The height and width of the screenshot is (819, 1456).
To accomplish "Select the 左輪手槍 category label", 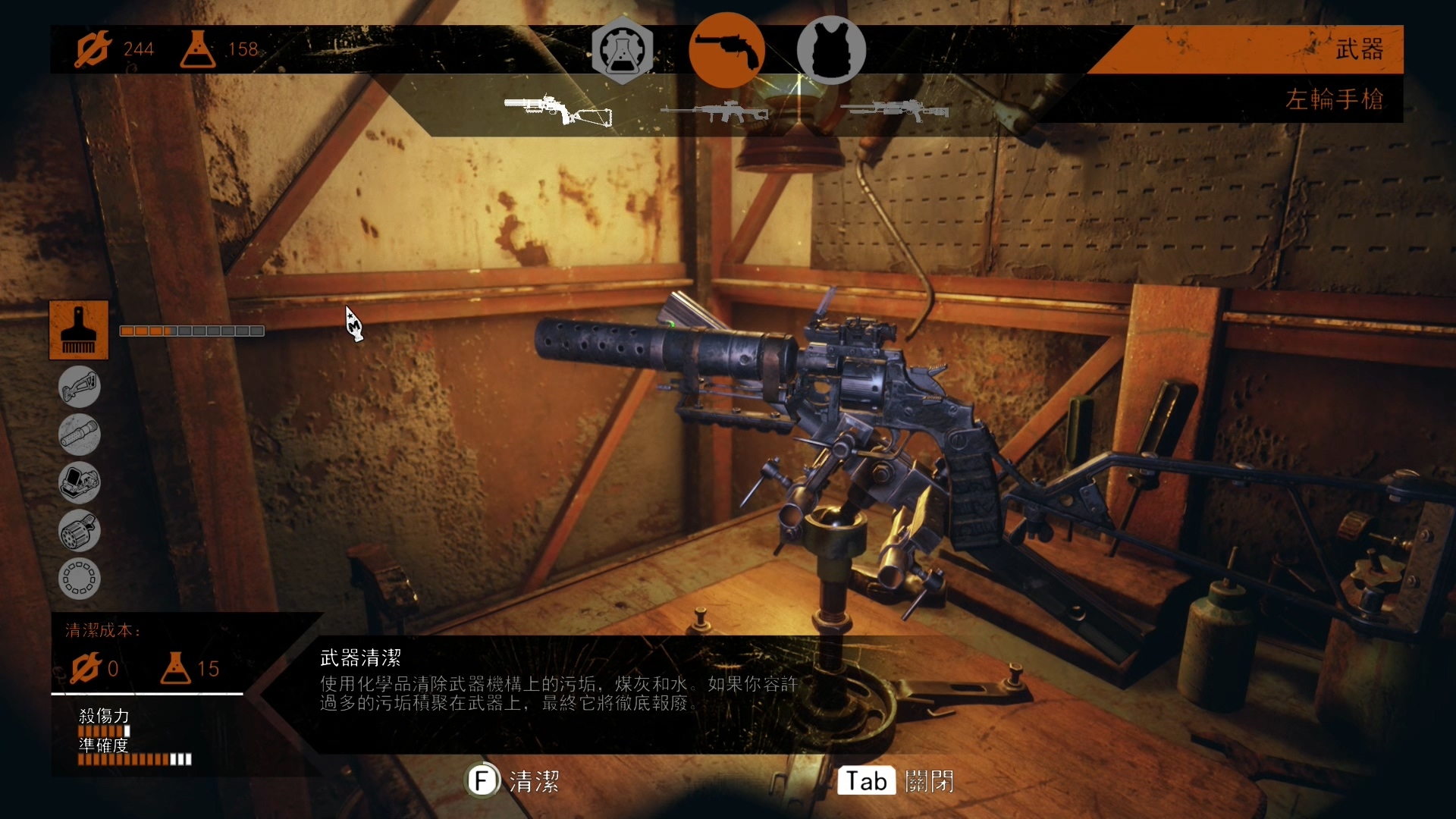I will tap(1333, 99).
